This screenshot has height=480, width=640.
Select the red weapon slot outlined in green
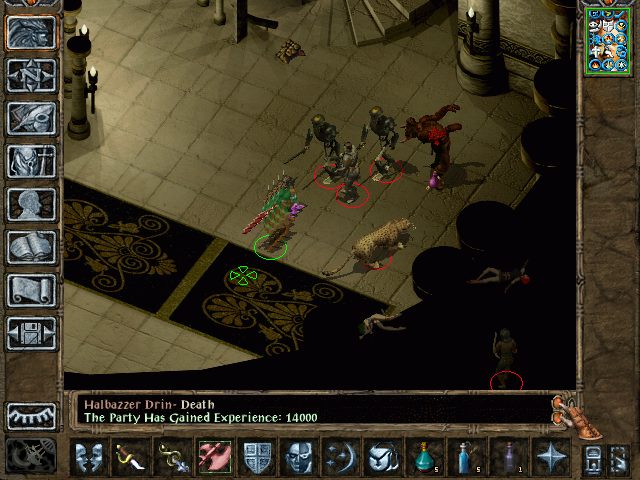coord(214,457)
